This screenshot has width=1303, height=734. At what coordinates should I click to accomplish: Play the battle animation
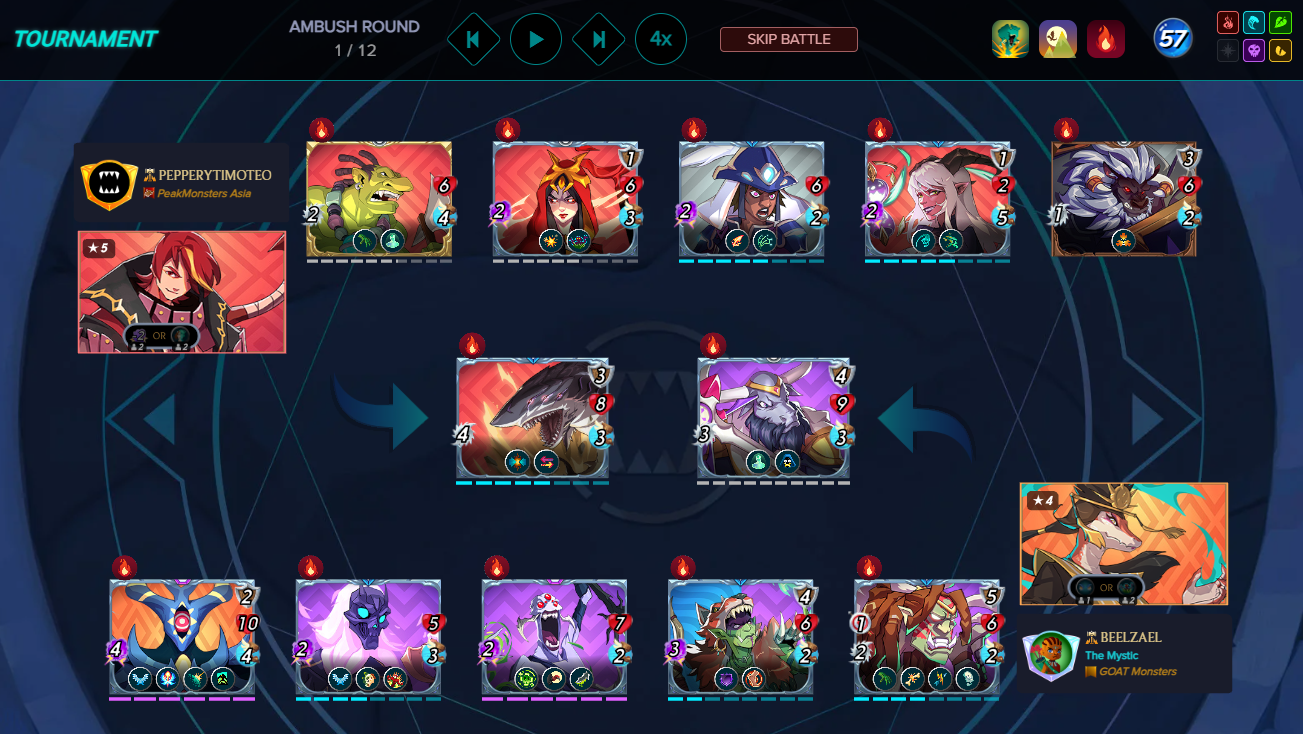coord(536,39)
